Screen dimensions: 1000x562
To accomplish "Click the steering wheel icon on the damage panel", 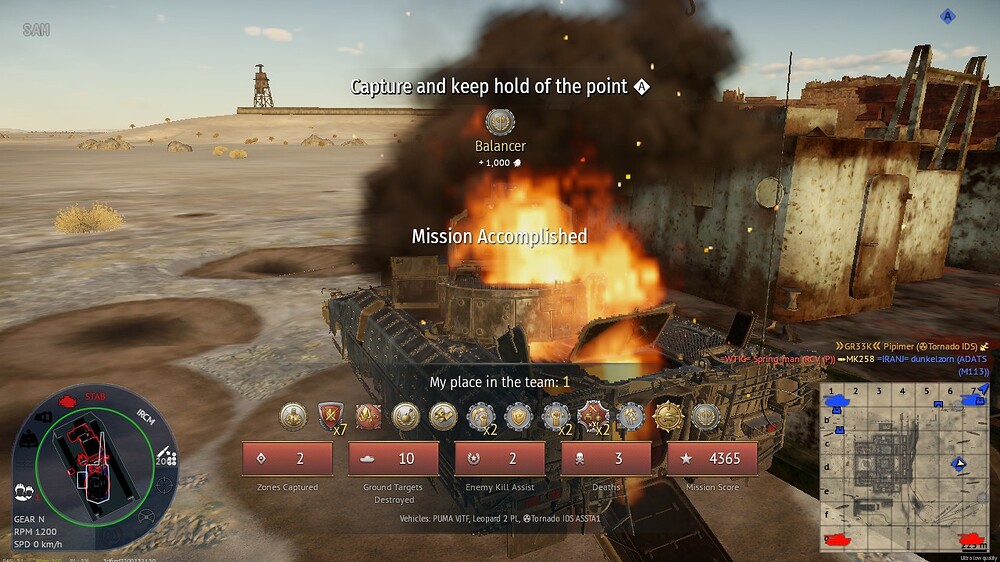I will click(x=147, y=517).
